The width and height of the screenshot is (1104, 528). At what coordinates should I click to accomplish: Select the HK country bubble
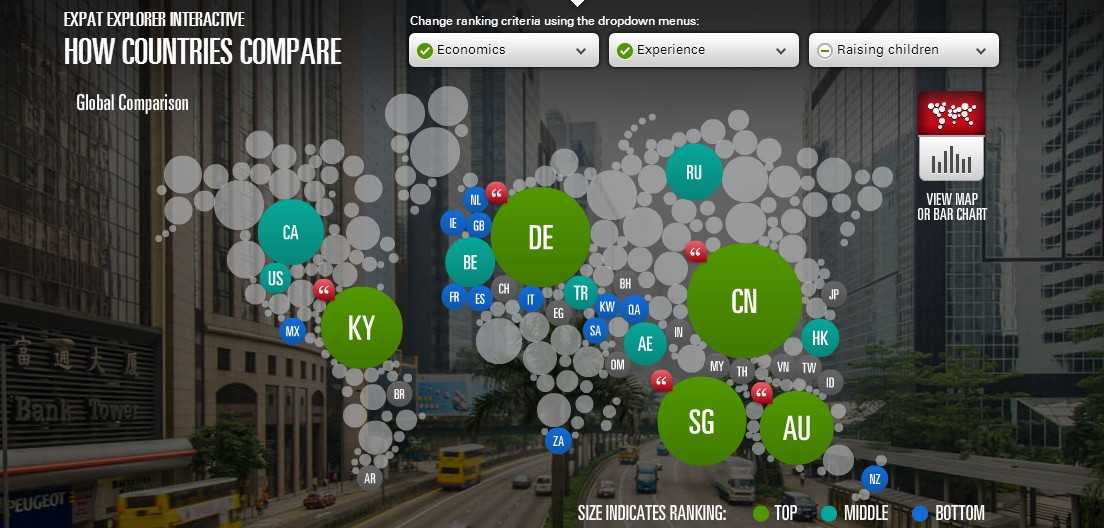[820, 338]
